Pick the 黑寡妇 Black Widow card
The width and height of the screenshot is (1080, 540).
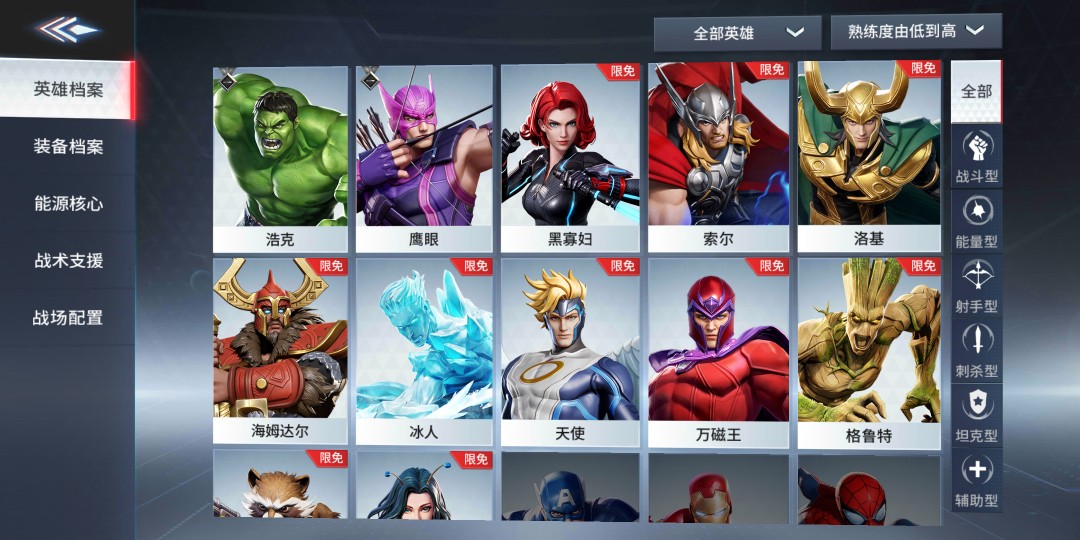coord(569,158)
